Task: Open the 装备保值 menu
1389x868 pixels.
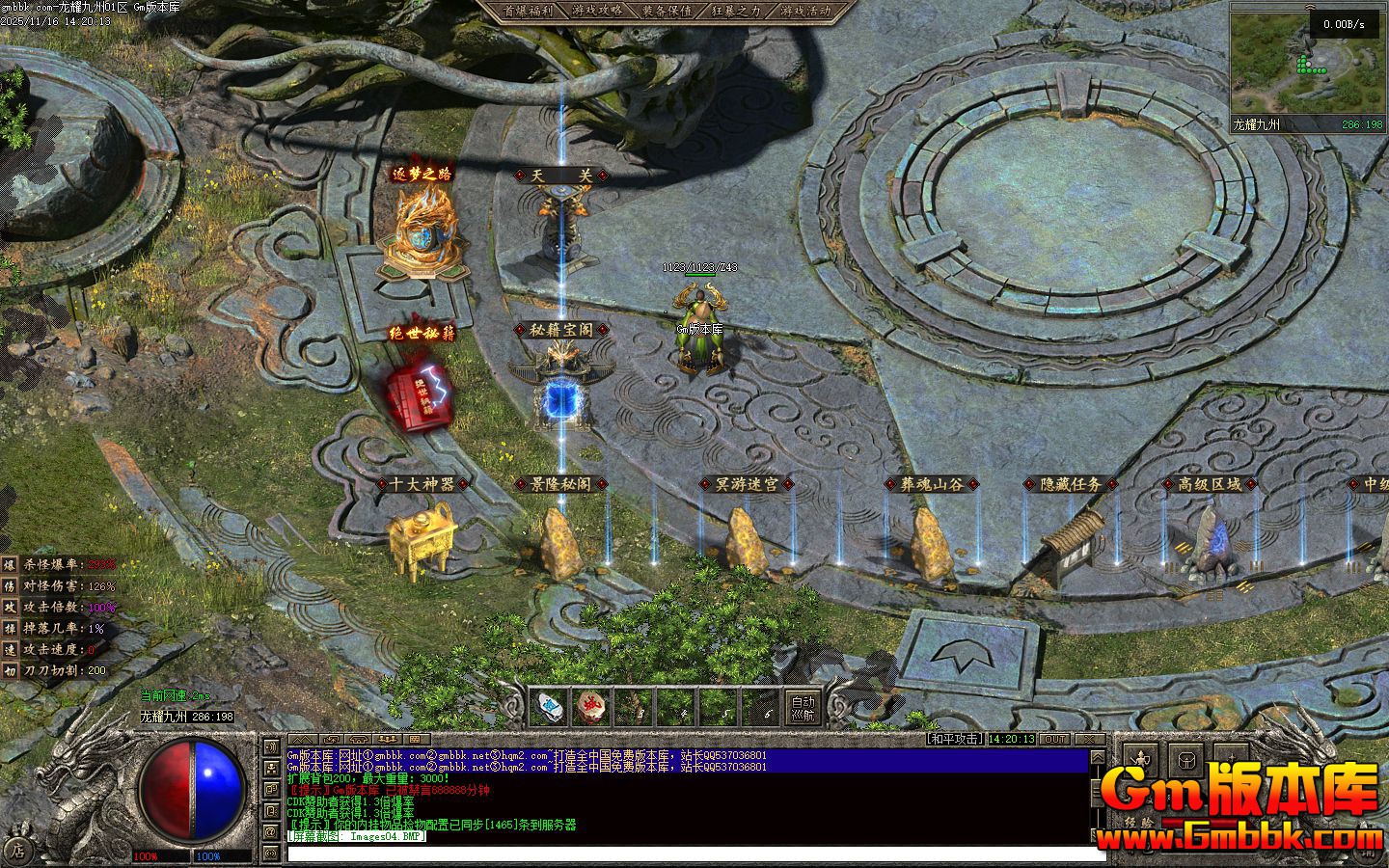Action: [x=666, y=12]
